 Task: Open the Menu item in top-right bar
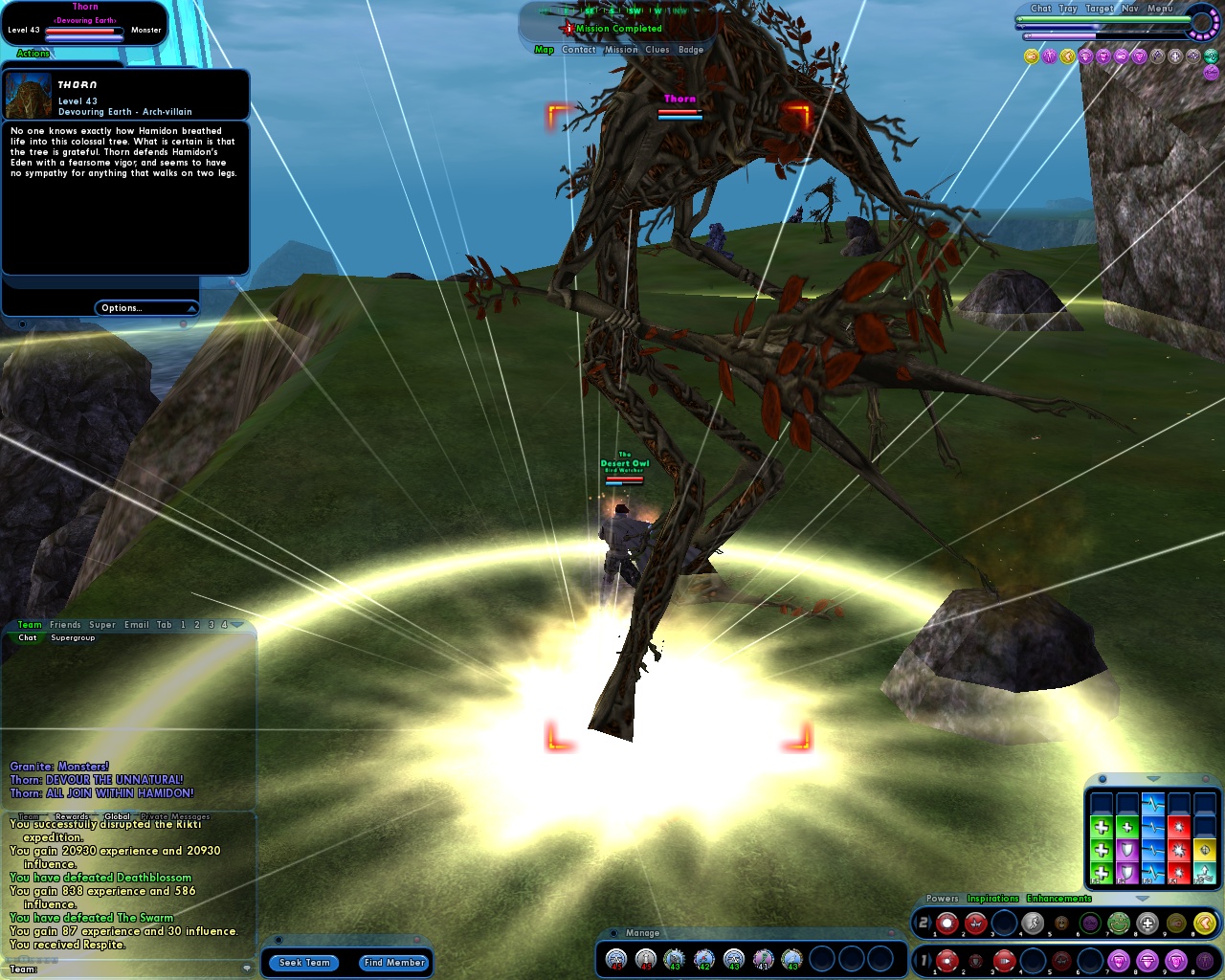(x=1160, y=9)
